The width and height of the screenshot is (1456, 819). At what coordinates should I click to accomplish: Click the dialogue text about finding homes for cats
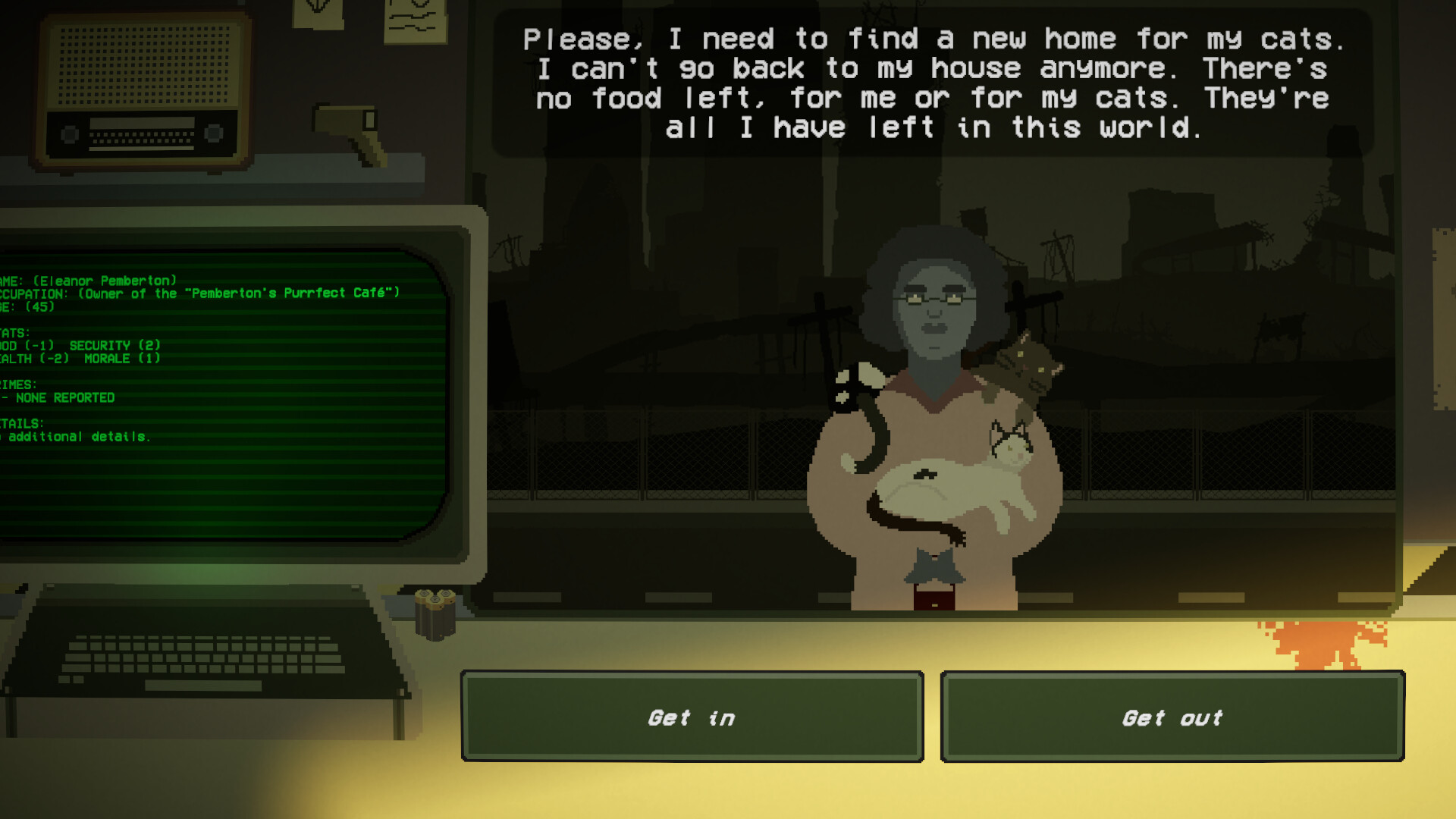coord(933,83)
